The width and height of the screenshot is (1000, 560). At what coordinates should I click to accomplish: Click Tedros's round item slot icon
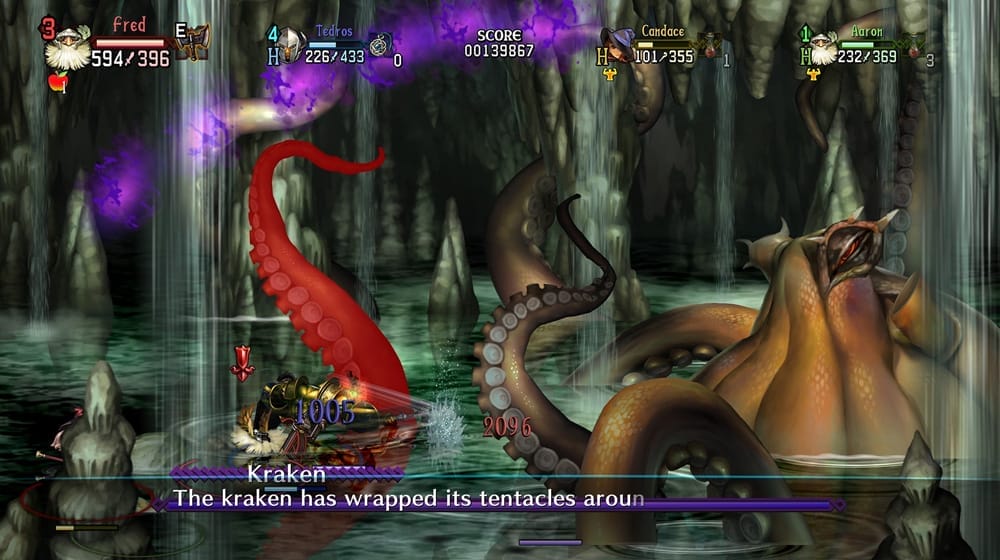379,45
